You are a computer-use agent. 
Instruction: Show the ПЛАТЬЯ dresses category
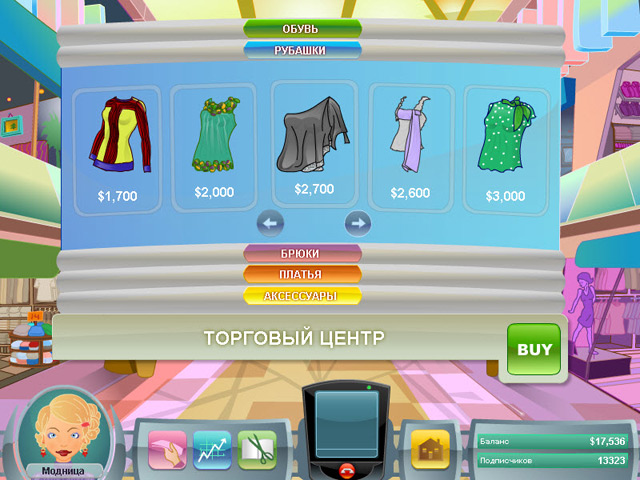[302, 275]
